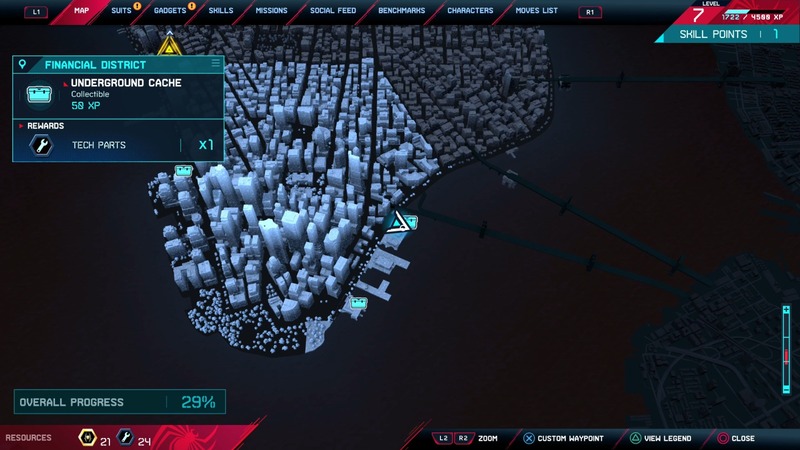Image resolution: width=800 pixels, height=450 pixels.
Task: Select the Skills tab
Action: pos(220,10)
